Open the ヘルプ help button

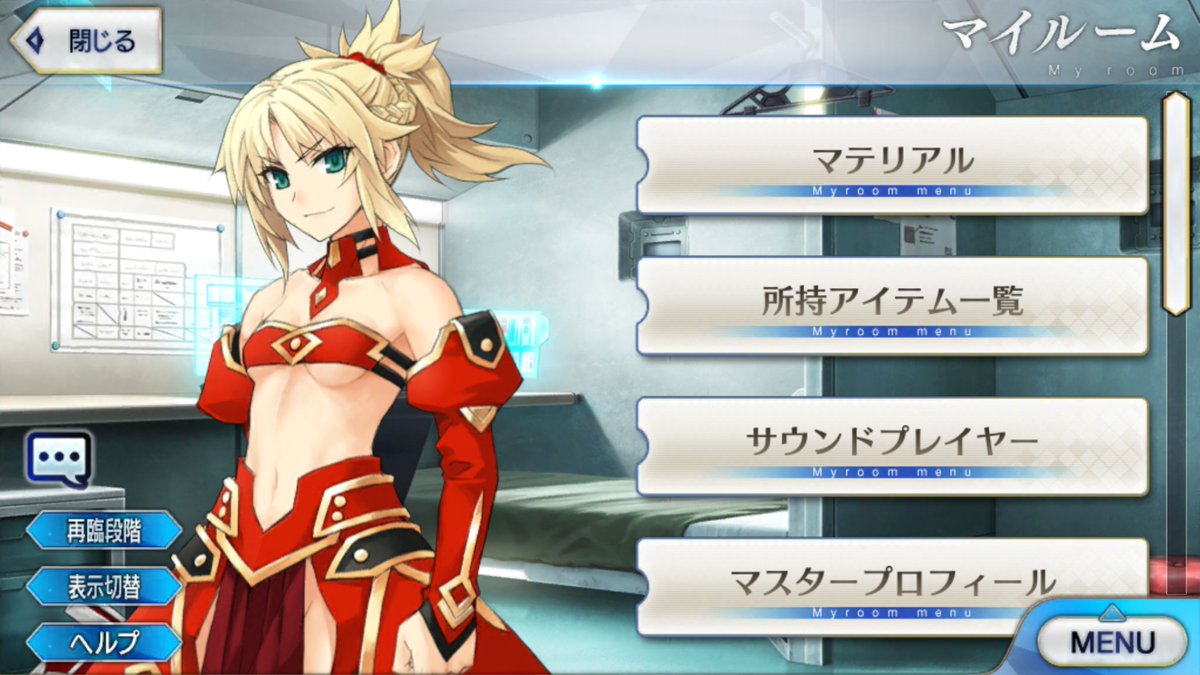(x=104, y=641)
